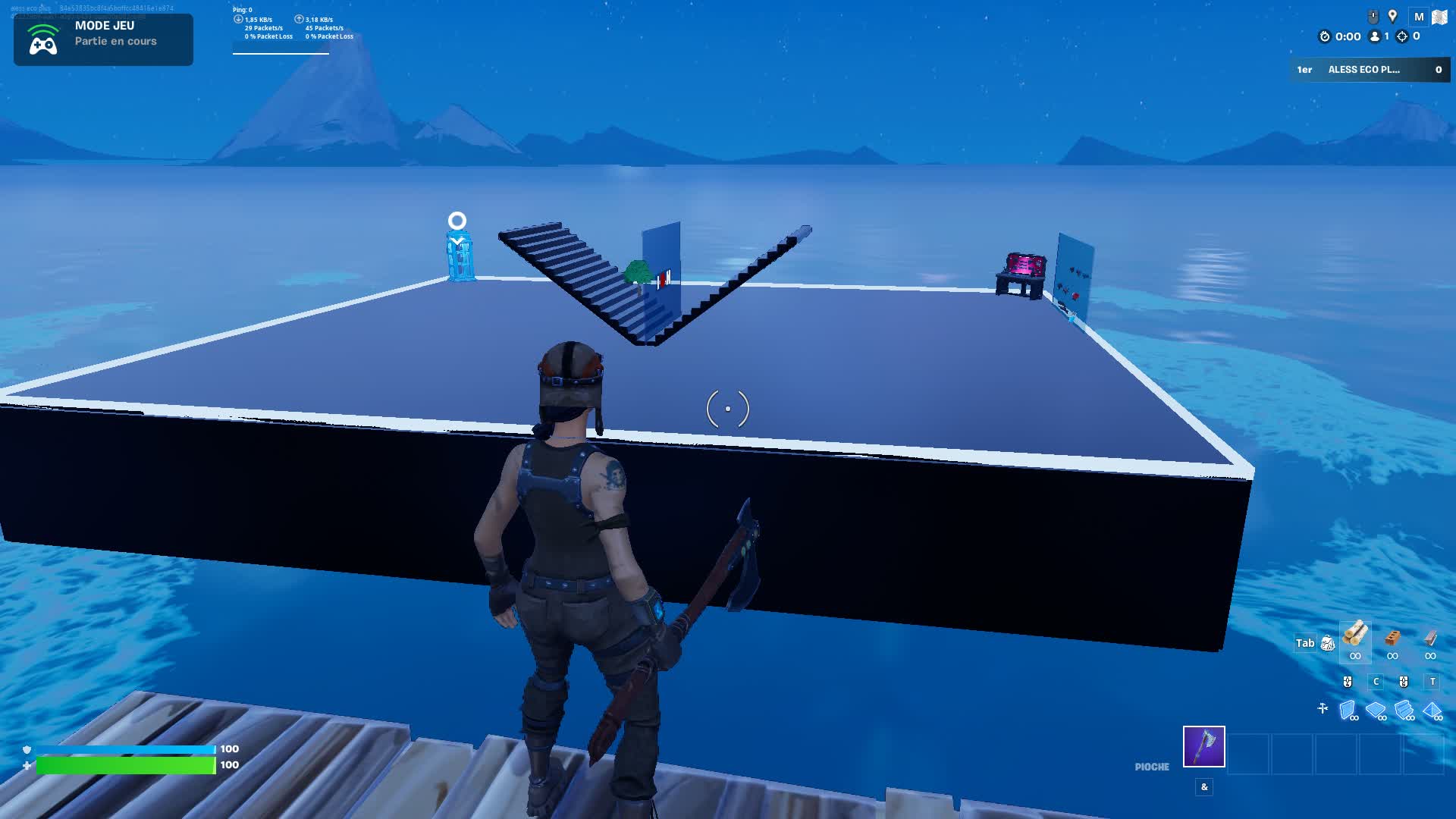The height and width of the screenshot is (819, 1456).
Task: Open the map using the map icon
Action: (x=1440, y=16)
